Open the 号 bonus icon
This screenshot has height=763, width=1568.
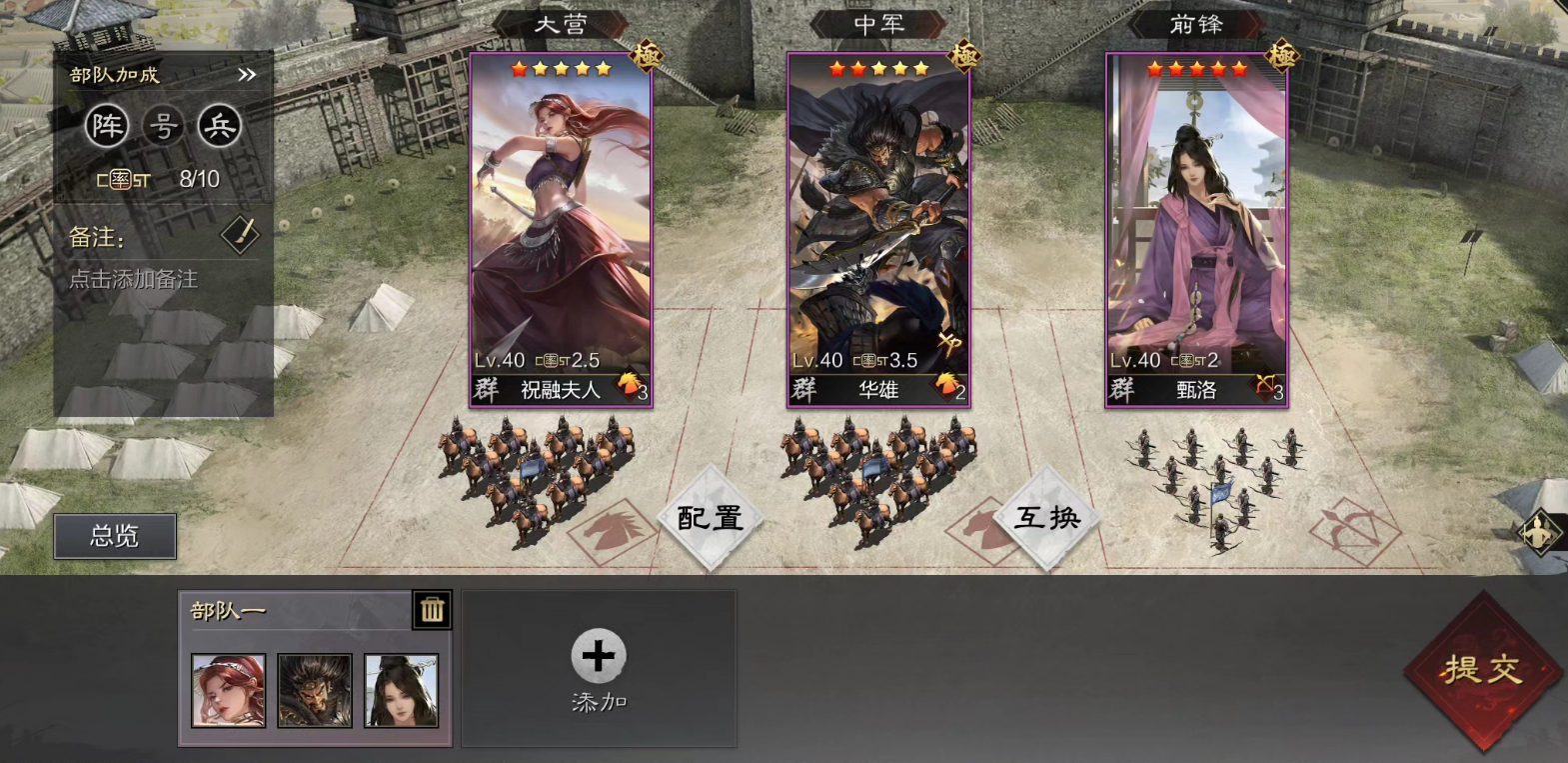pos(163,126)
